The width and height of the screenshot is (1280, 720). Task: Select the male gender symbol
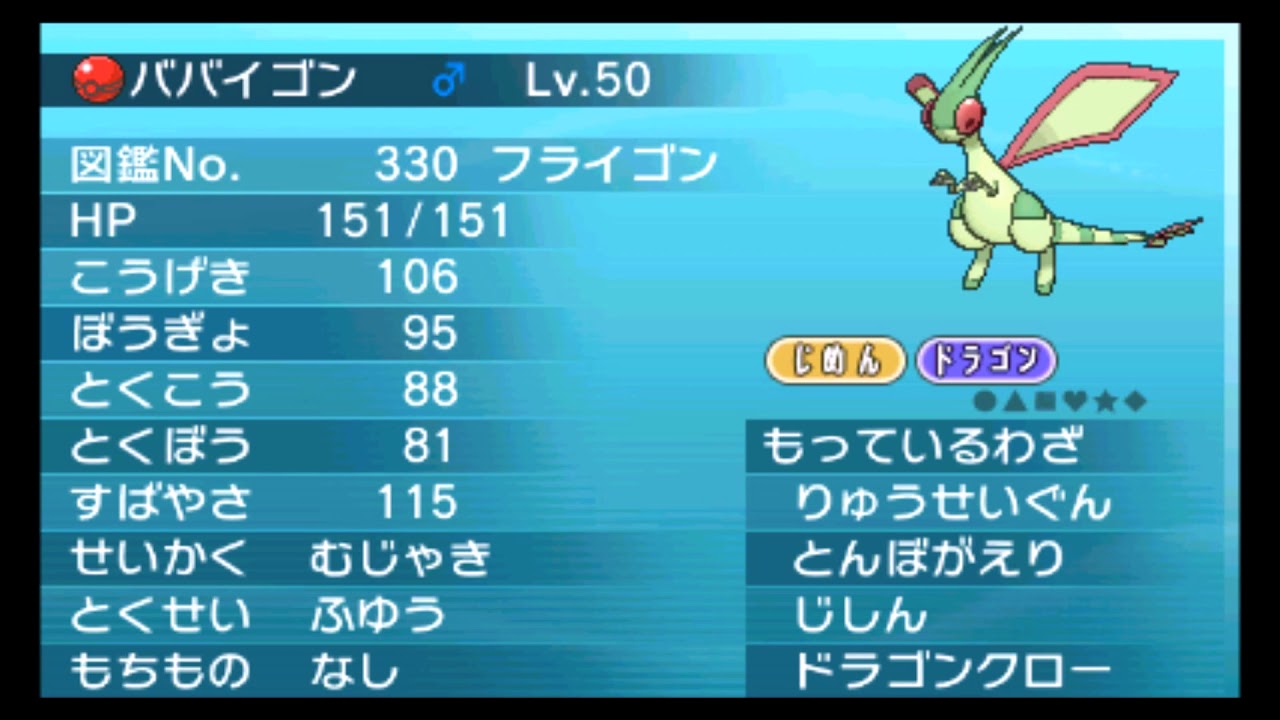[x=447, y=78]
